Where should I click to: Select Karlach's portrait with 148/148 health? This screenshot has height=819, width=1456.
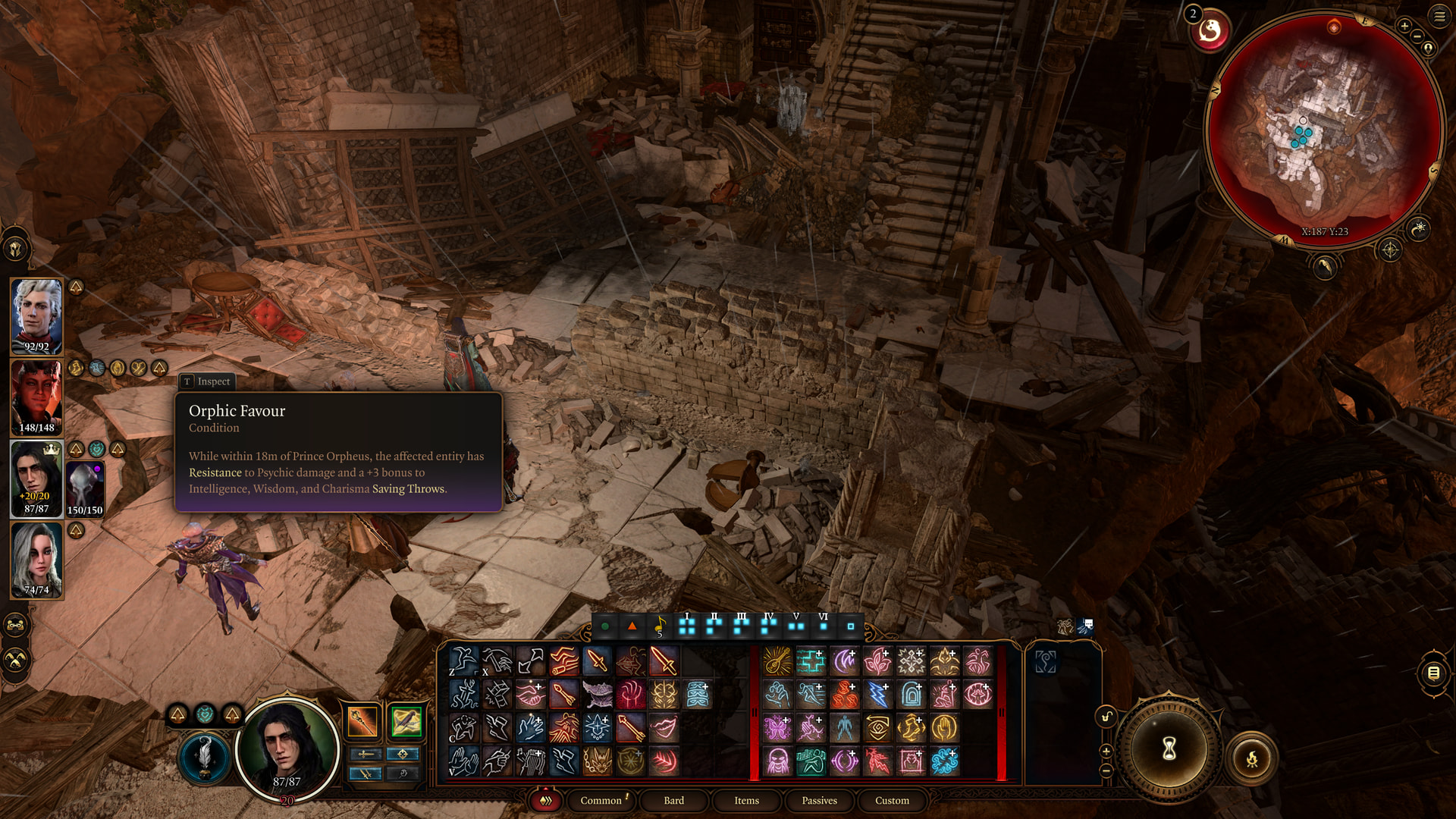[x=36, y=397]
